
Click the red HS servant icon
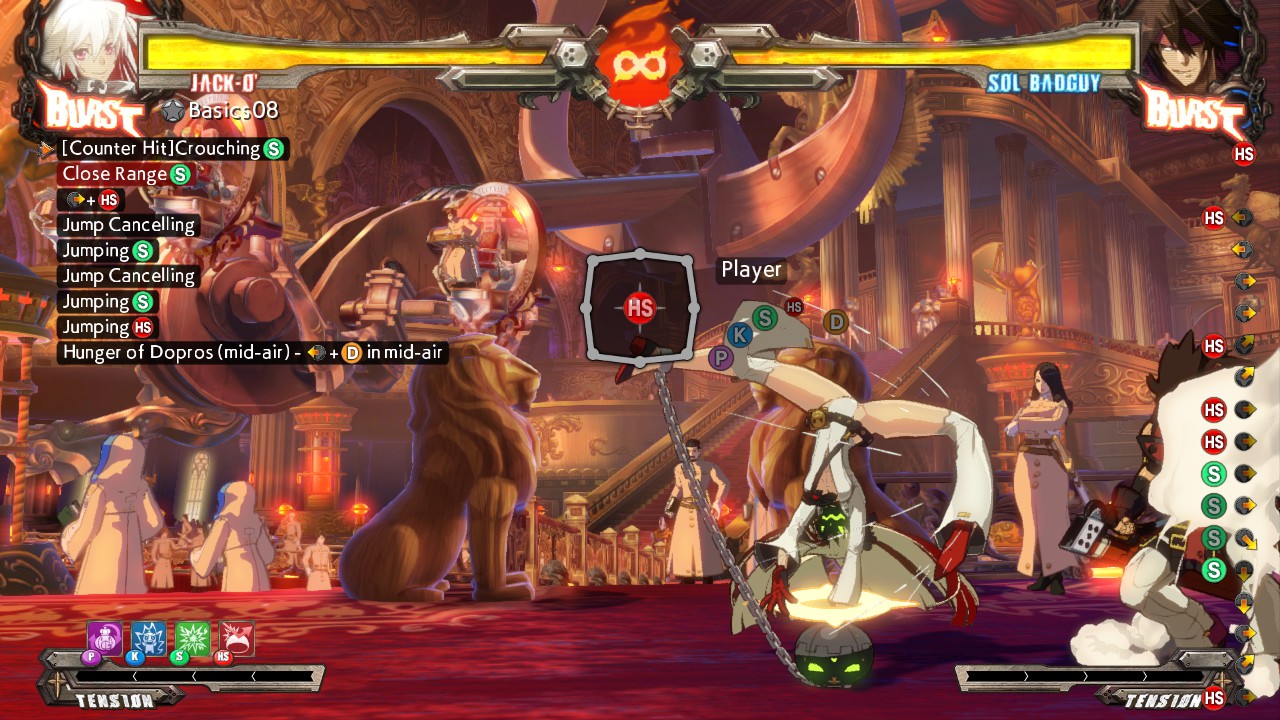(x=237, y=639)
